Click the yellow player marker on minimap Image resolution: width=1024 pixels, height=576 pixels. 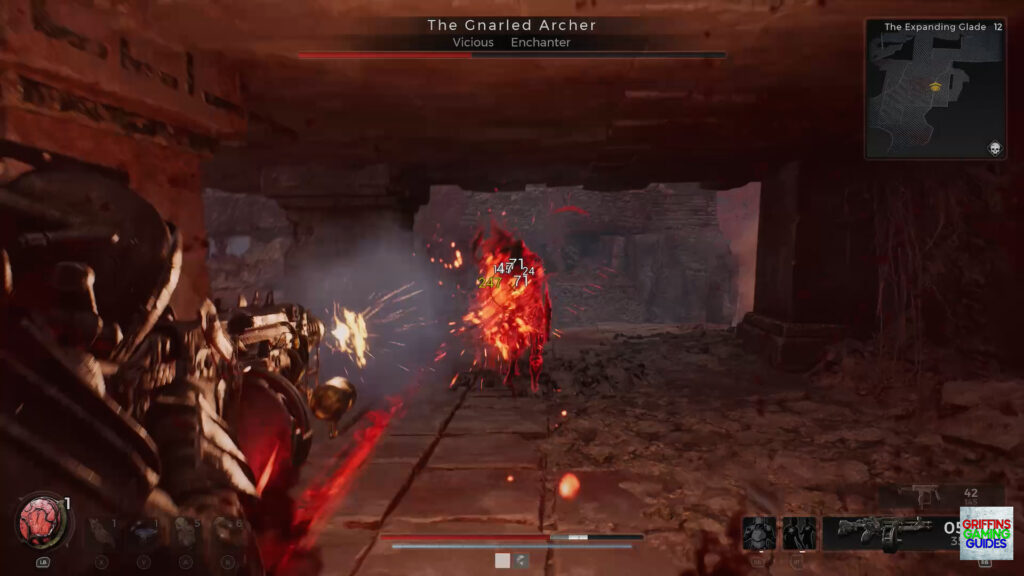936,85
